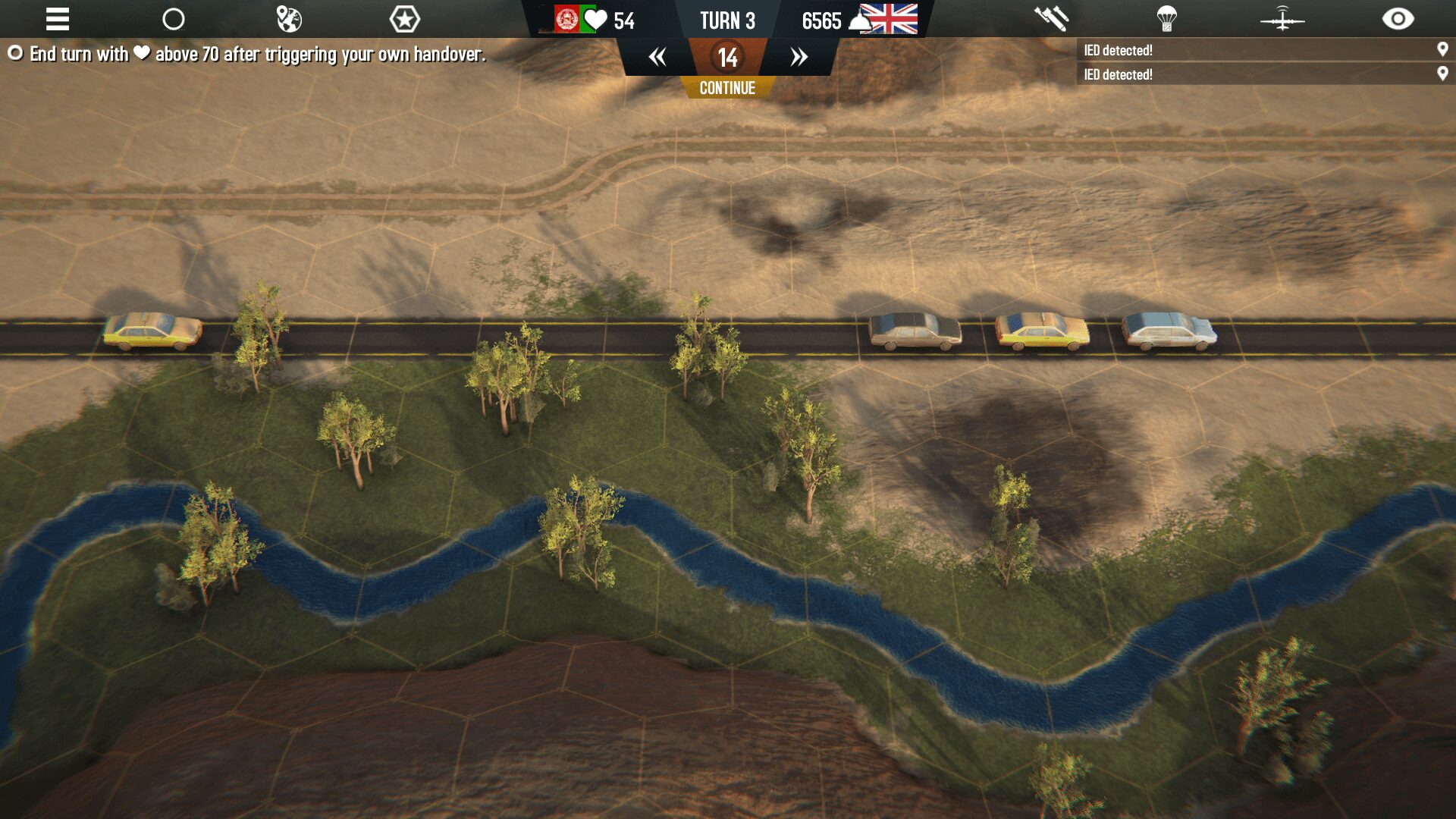Select the parachute supply drop icon
The height and width of the screenshot is (819, 1456).
tap(1166, 19)
